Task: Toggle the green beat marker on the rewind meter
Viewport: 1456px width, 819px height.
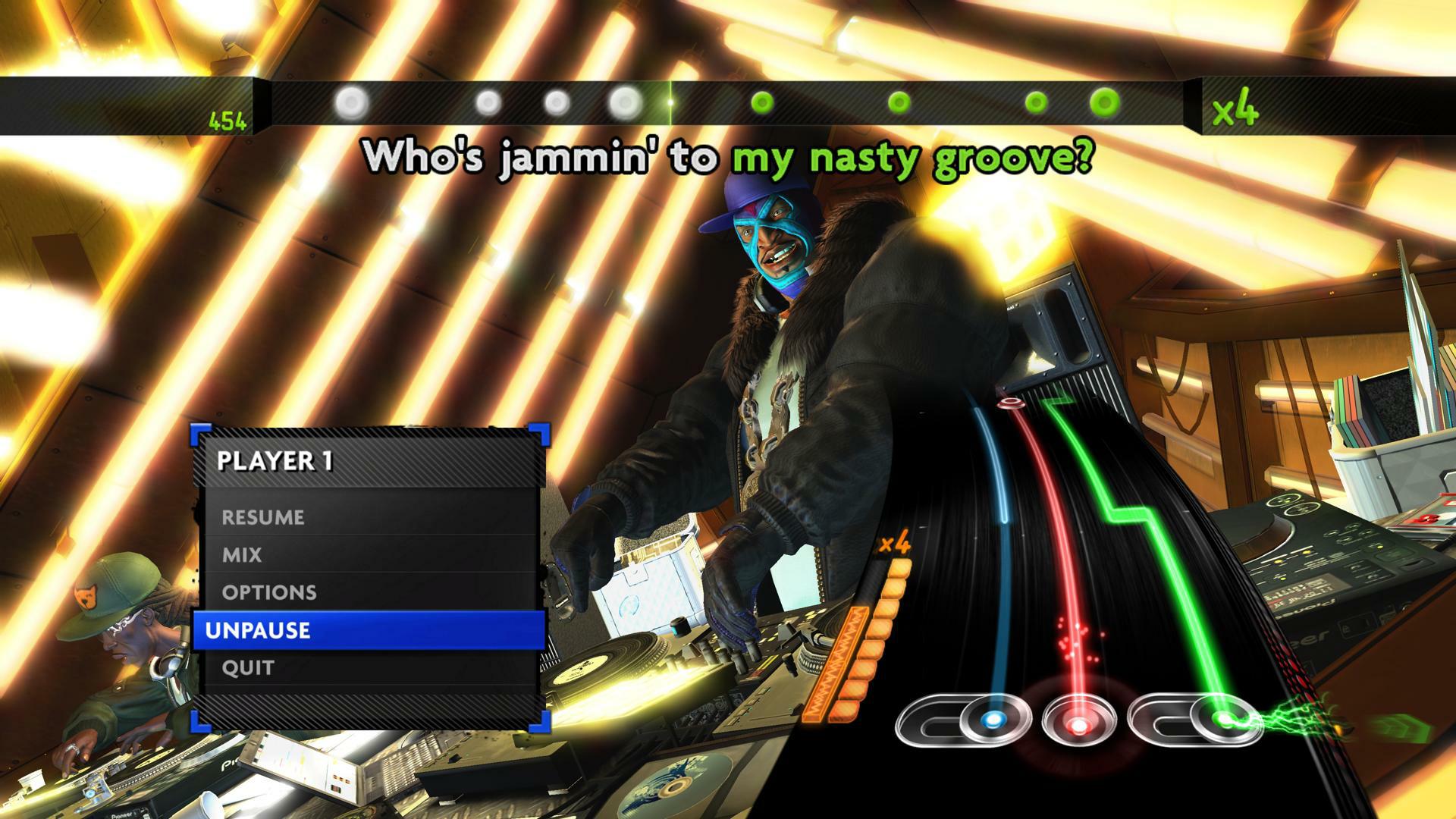Action: [762, 101]
